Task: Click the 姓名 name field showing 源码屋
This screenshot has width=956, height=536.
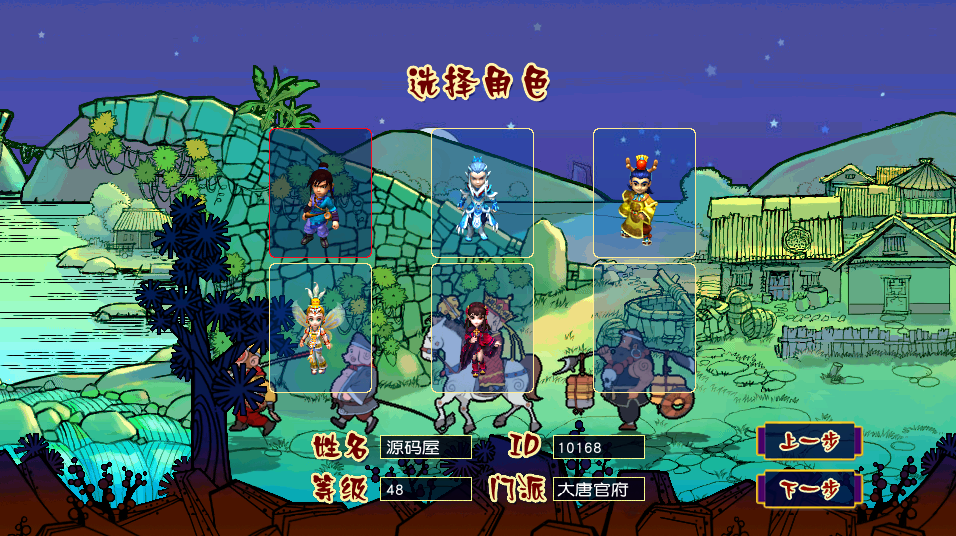Action: pos(425,447)
